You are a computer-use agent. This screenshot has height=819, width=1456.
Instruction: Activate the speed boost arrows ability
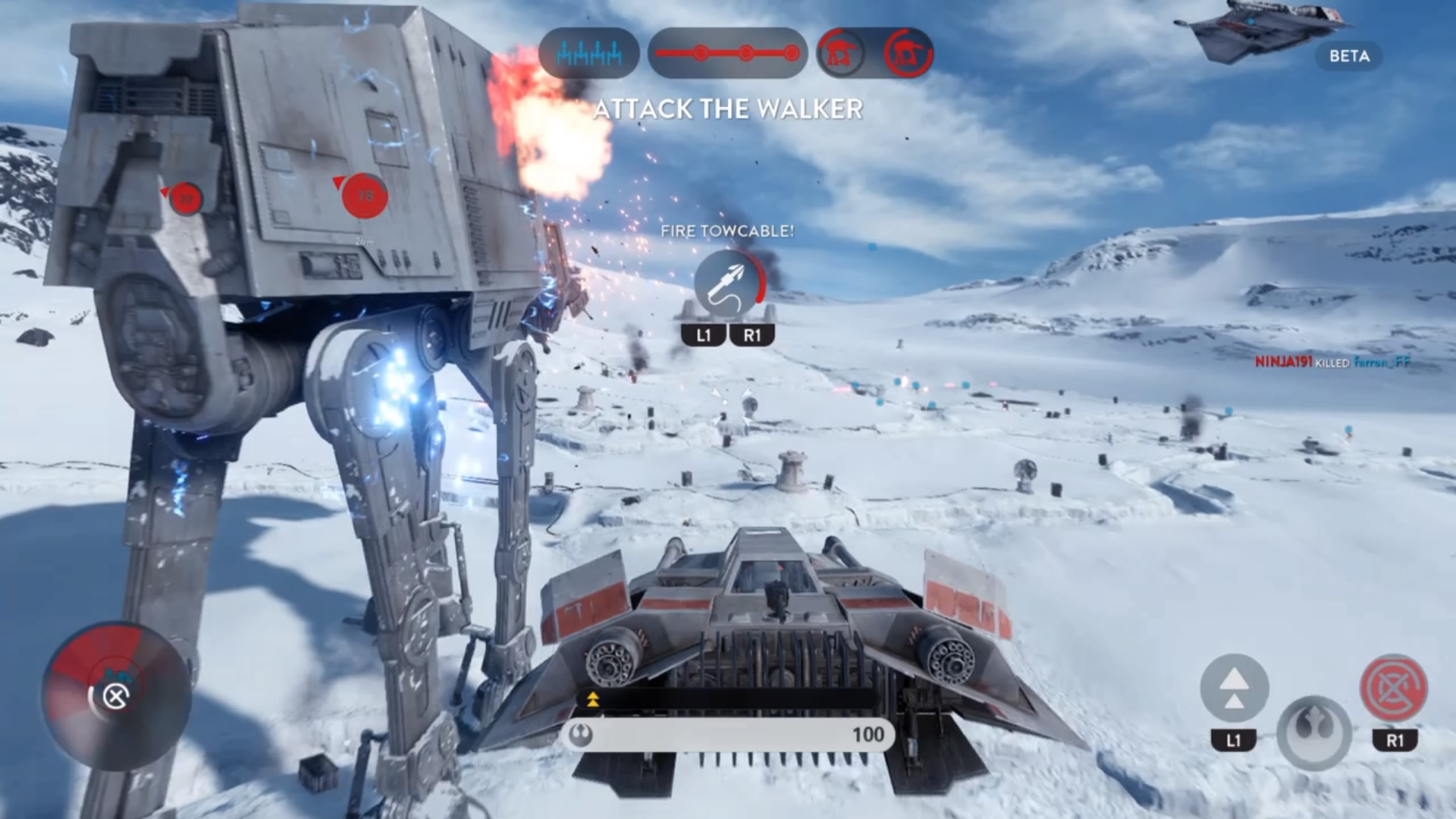coord(1234,689)
